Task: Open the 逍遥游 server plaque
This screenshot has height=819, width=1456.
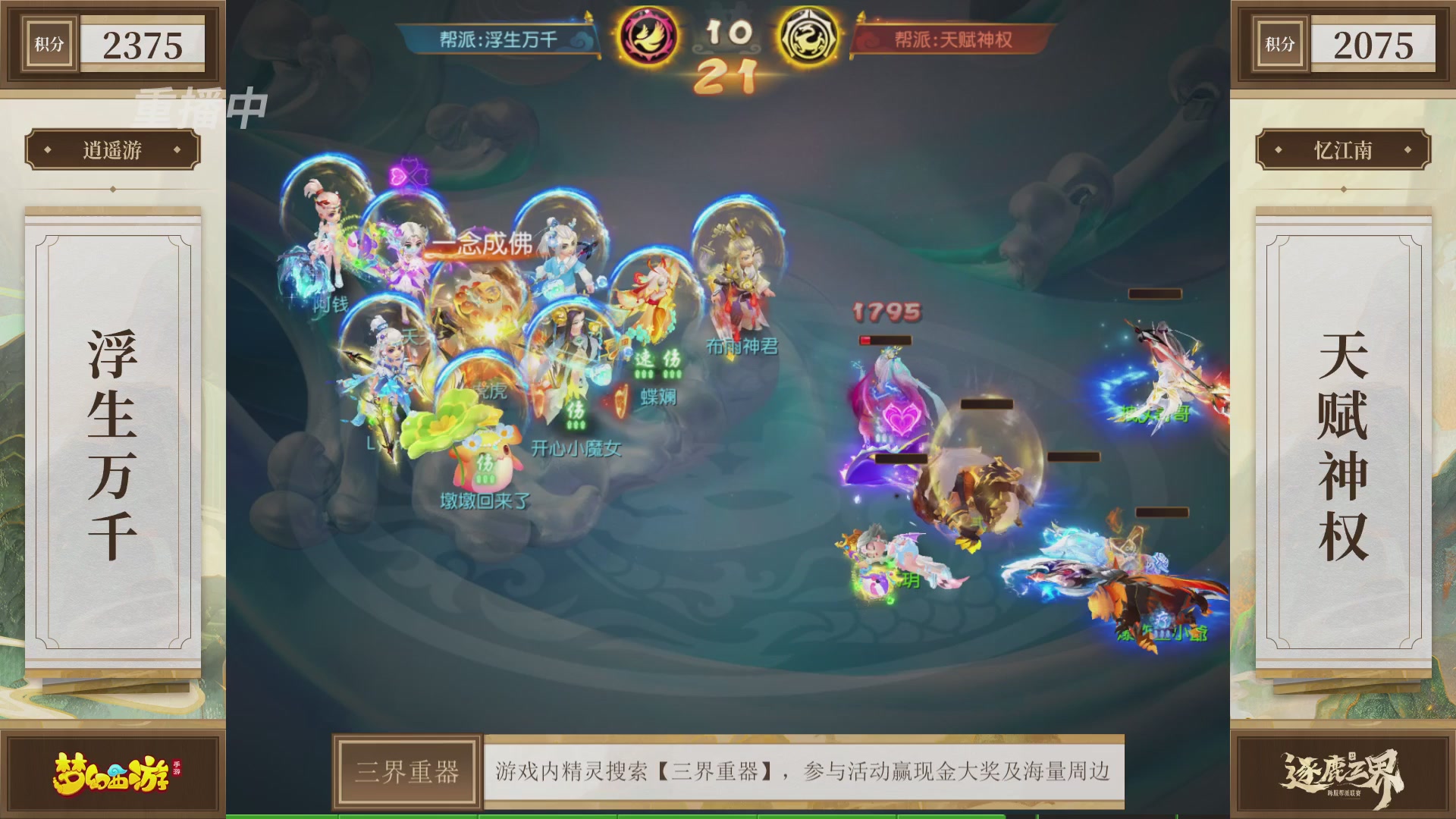Action: [111, 149]
